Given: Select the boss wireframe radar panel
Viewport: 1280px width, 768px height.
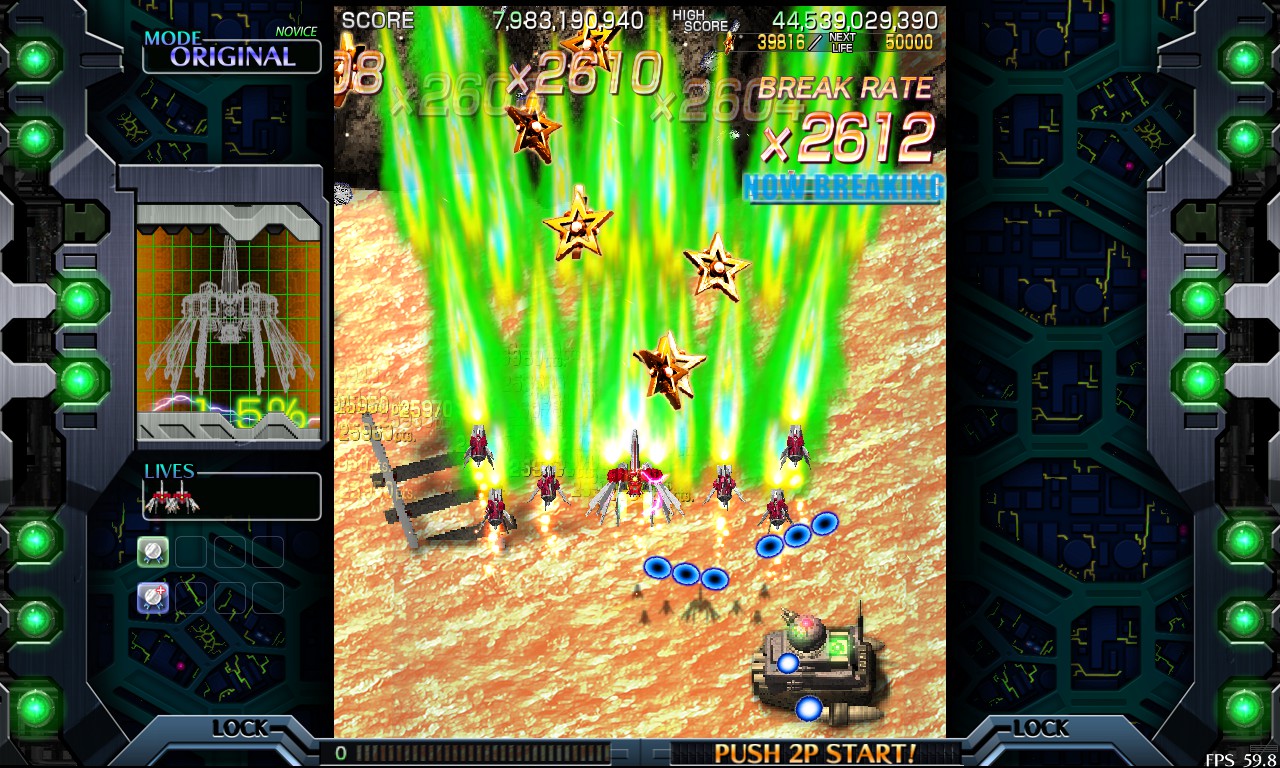Looking at the screenshot, I should pos(229,318).
